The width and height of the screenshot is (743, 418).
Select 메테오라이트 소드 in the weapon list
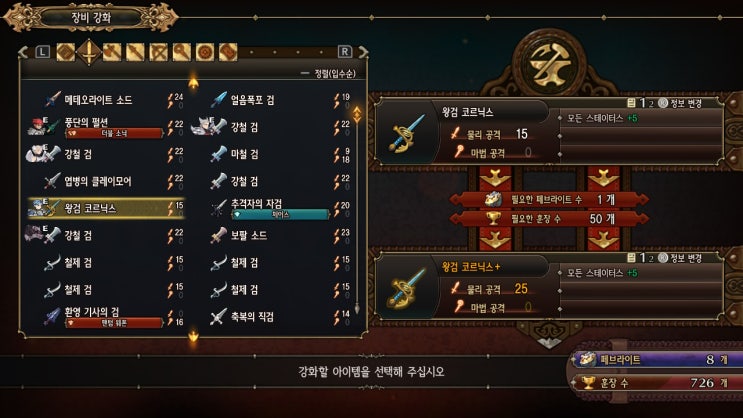click(x=100, y=99)
